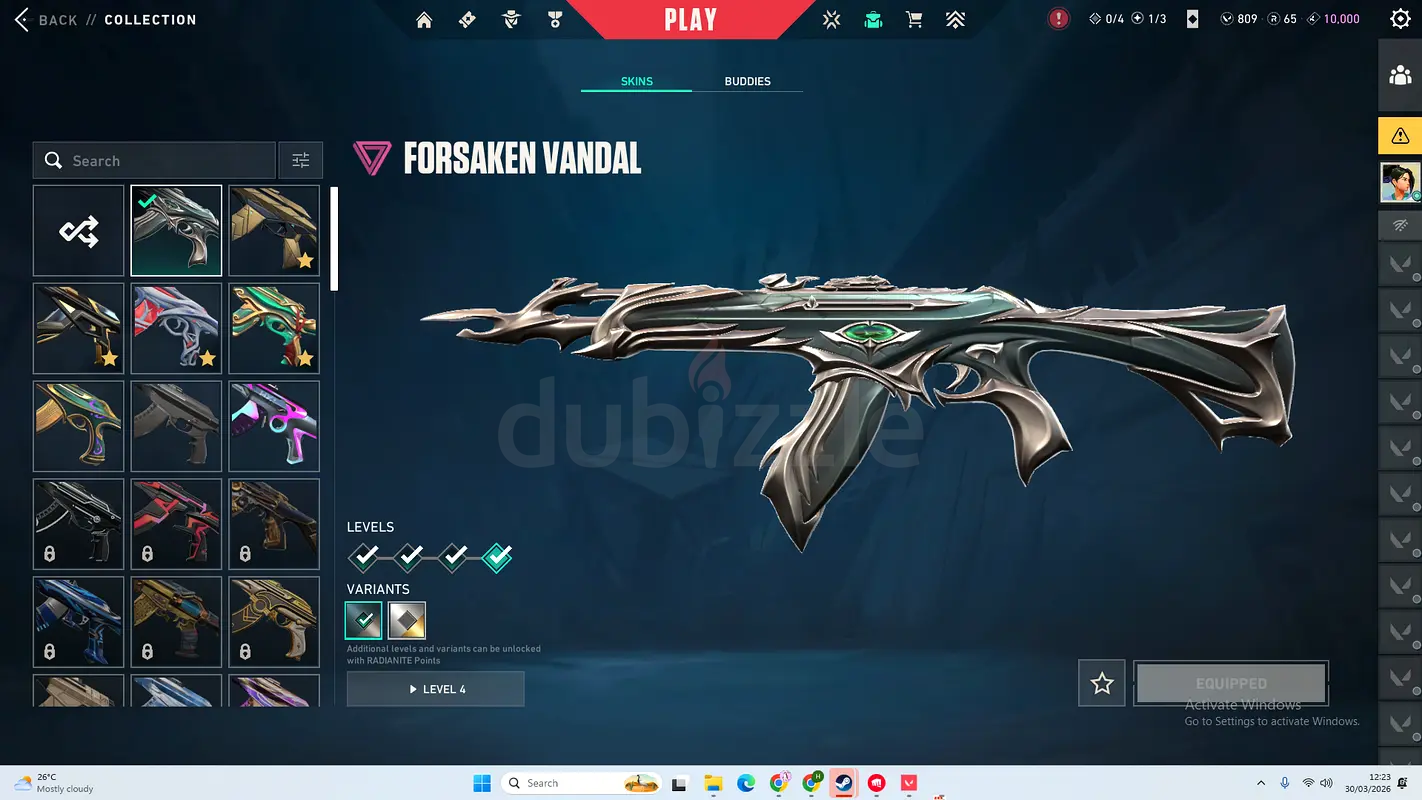
Task: Select the Skins tab
Action: (x=637, y=81)
